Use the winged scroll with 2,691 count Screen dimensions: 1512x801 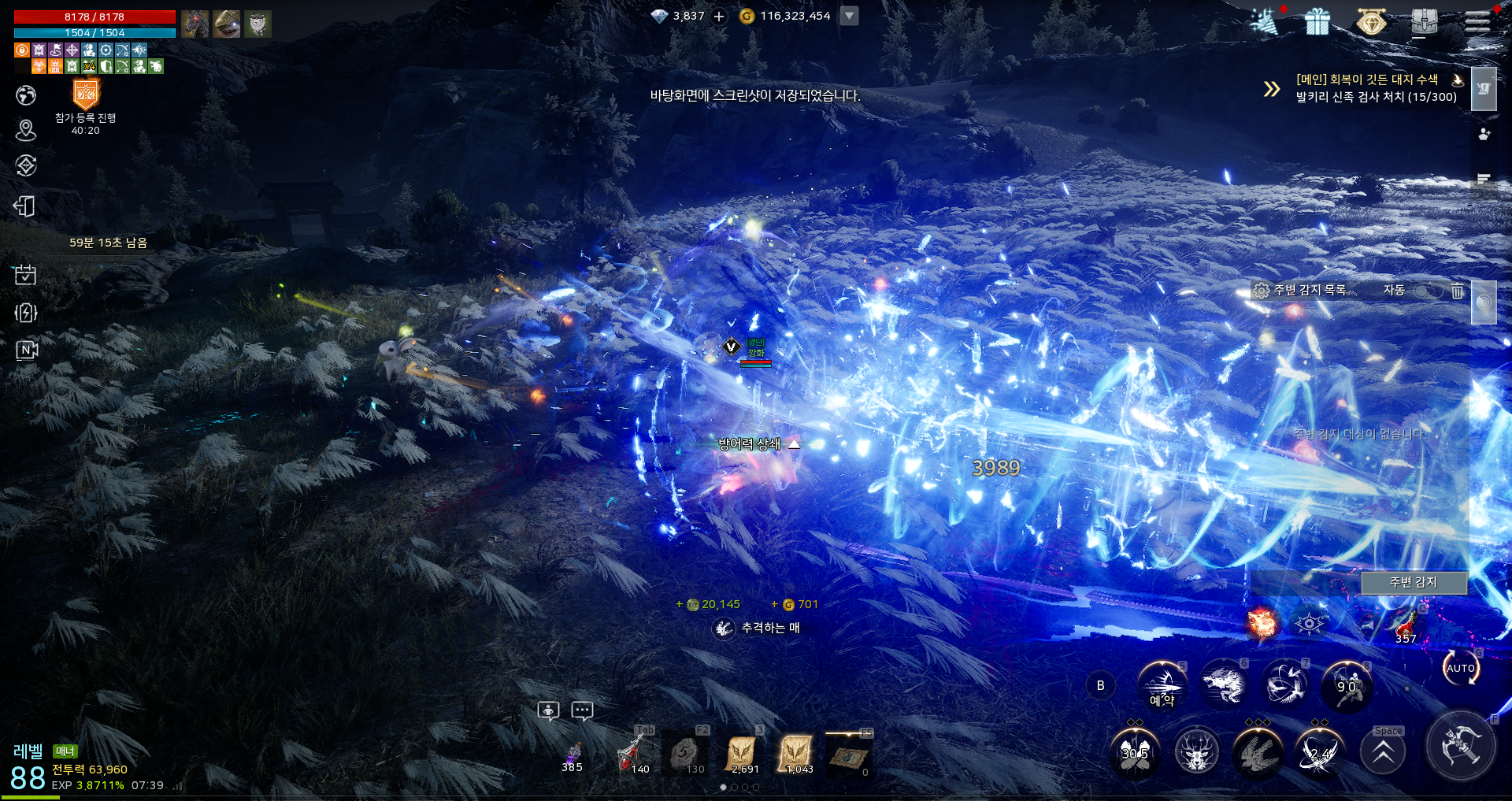(743, 754)
